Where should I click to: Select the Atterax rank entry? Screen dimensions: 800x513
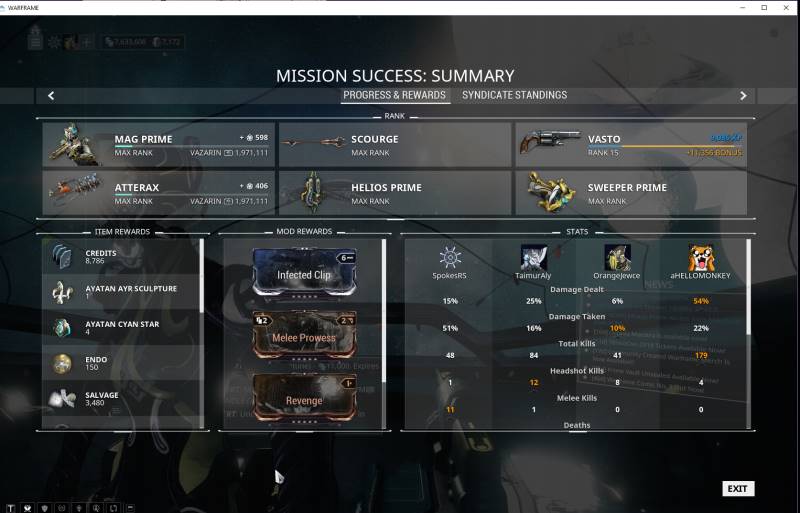[158, 193]
